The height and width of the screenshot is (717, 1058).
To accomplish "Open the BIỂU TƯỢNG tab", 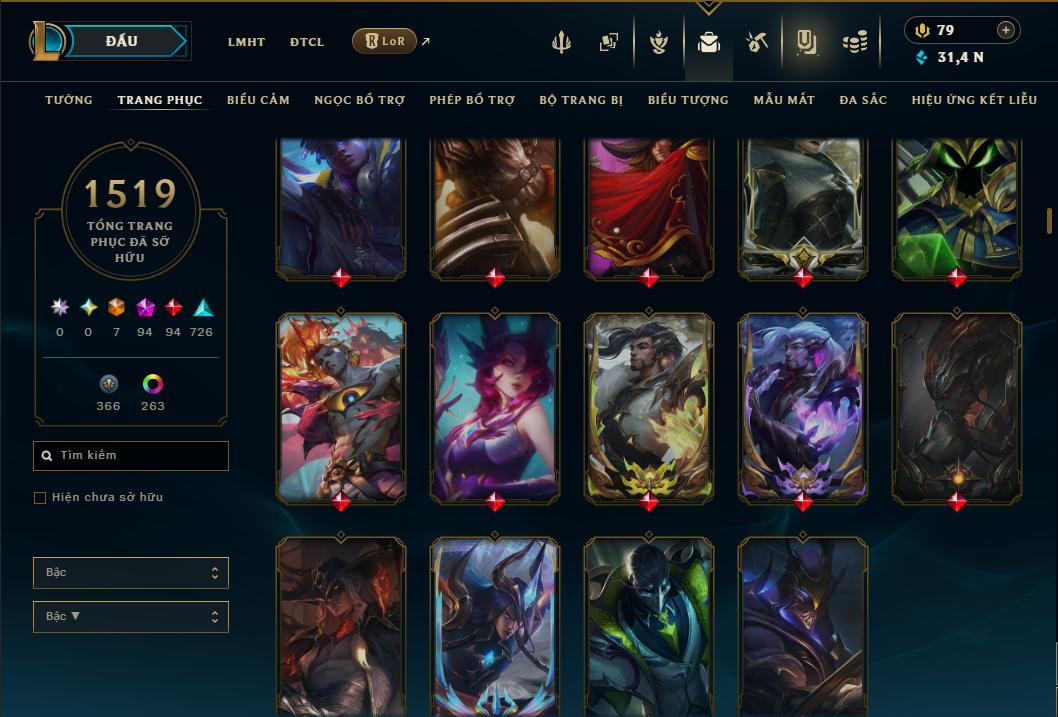I will pos(688,100).
